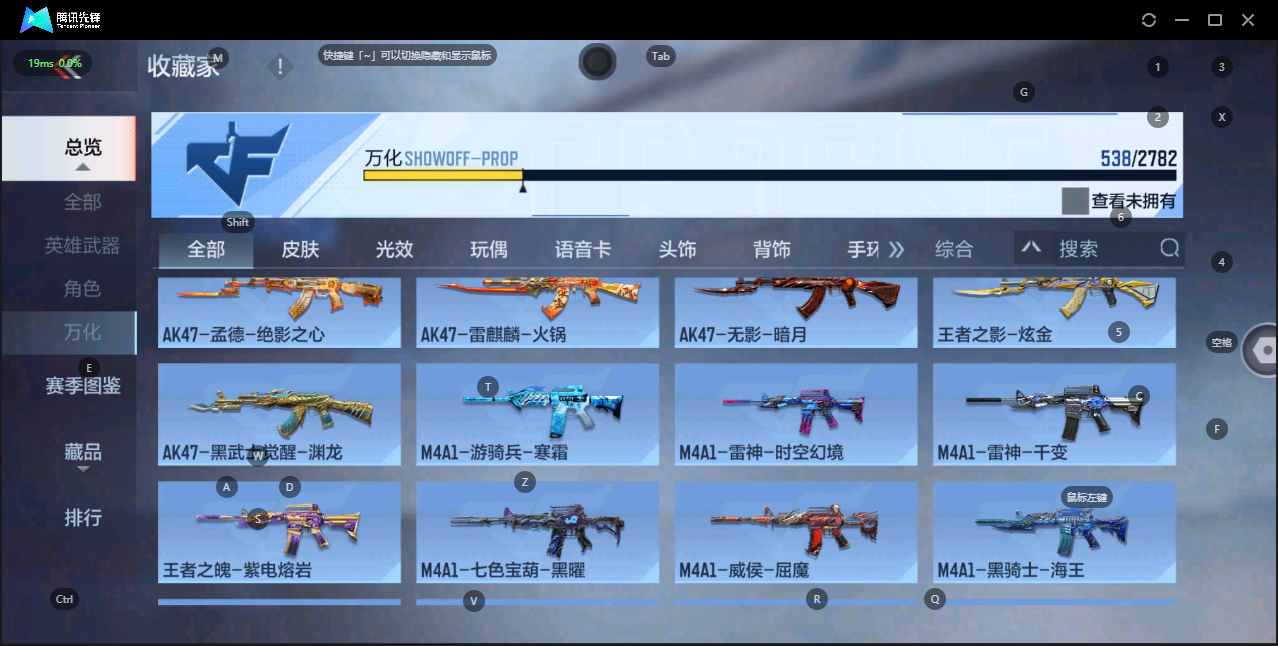Select the 头饰 tab
Screen dimensions: 1278x646
[x=677, y=249]
